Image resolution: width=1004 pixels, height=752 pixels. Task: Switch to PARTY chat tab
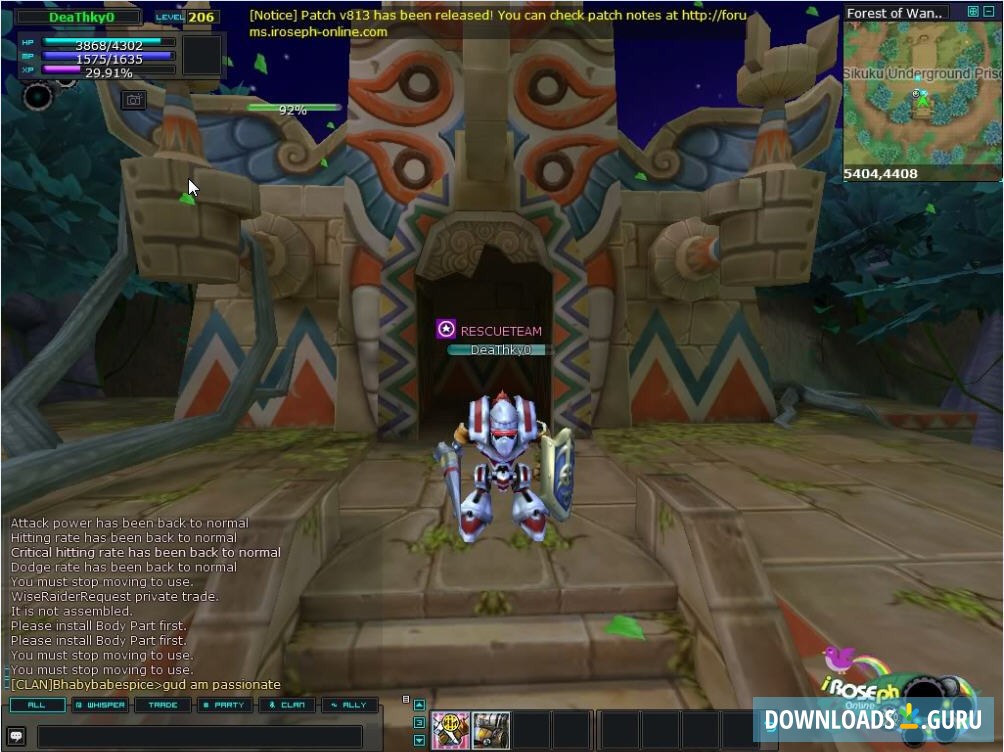coord(225,705)
